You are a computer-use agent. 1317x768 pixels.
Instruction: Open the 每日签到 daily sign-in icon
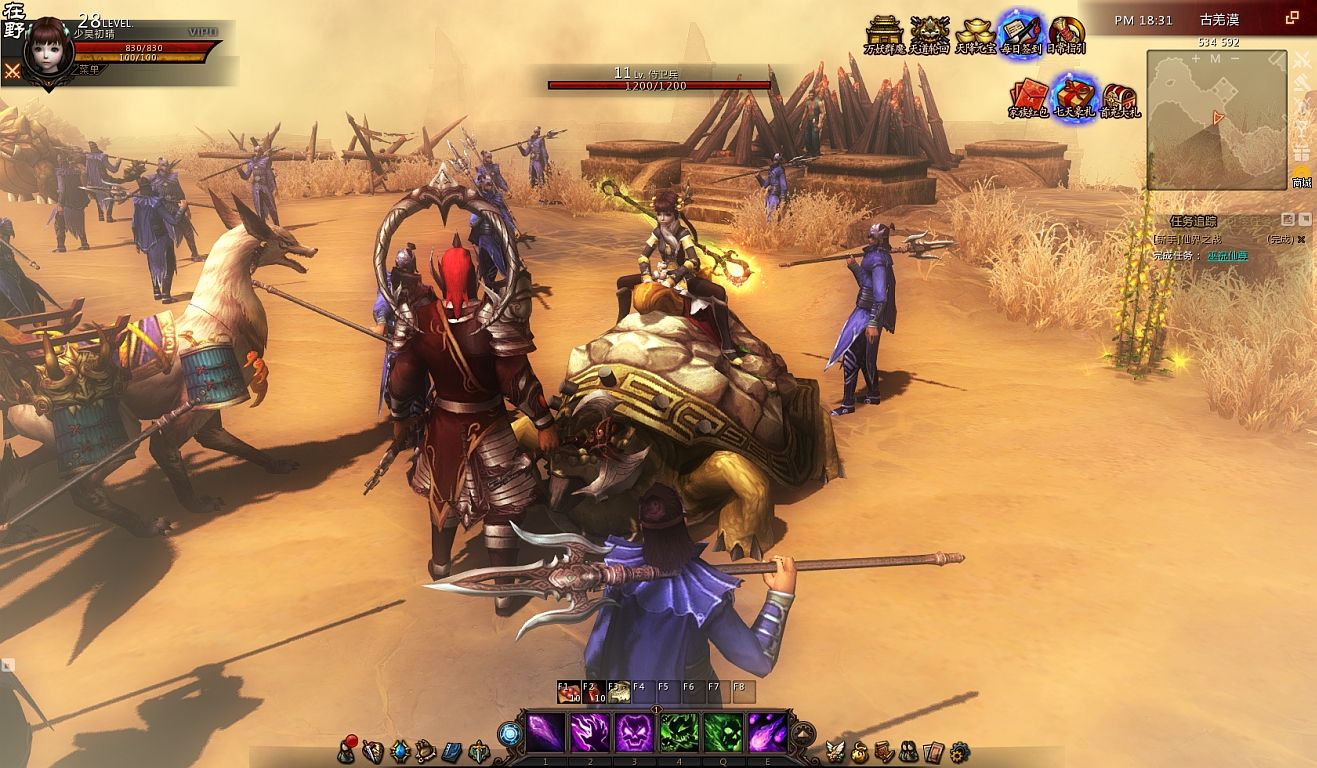click(1021, 34)
